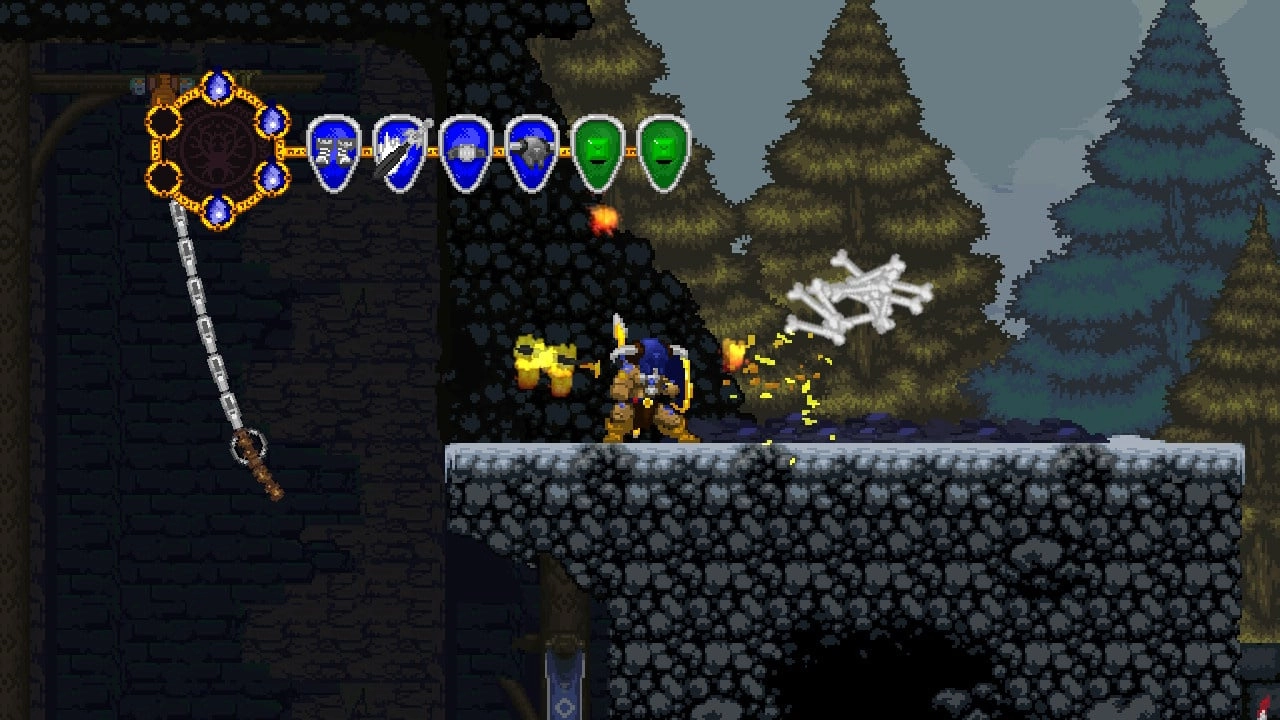Toggle the bottom blue droplet gem
The image size is (1280, 720).
coord(216,209)
